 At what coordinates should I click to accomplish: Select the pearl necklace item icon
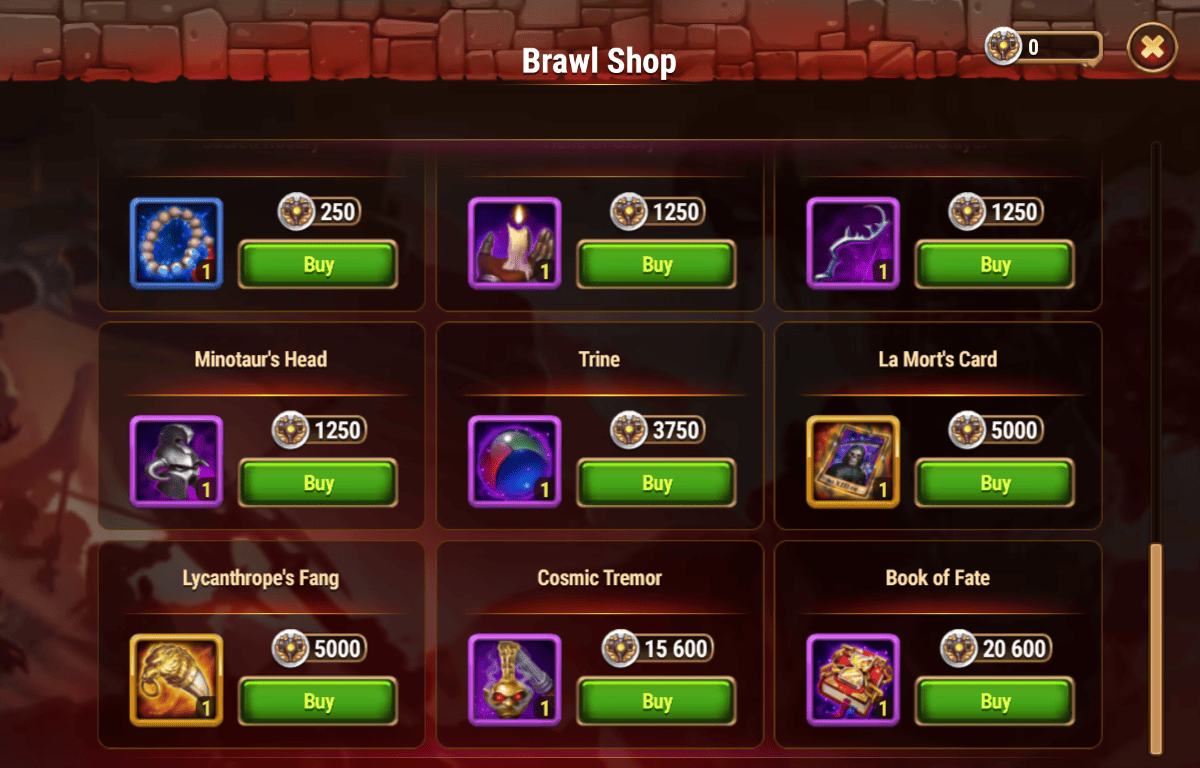pos(176,243)
